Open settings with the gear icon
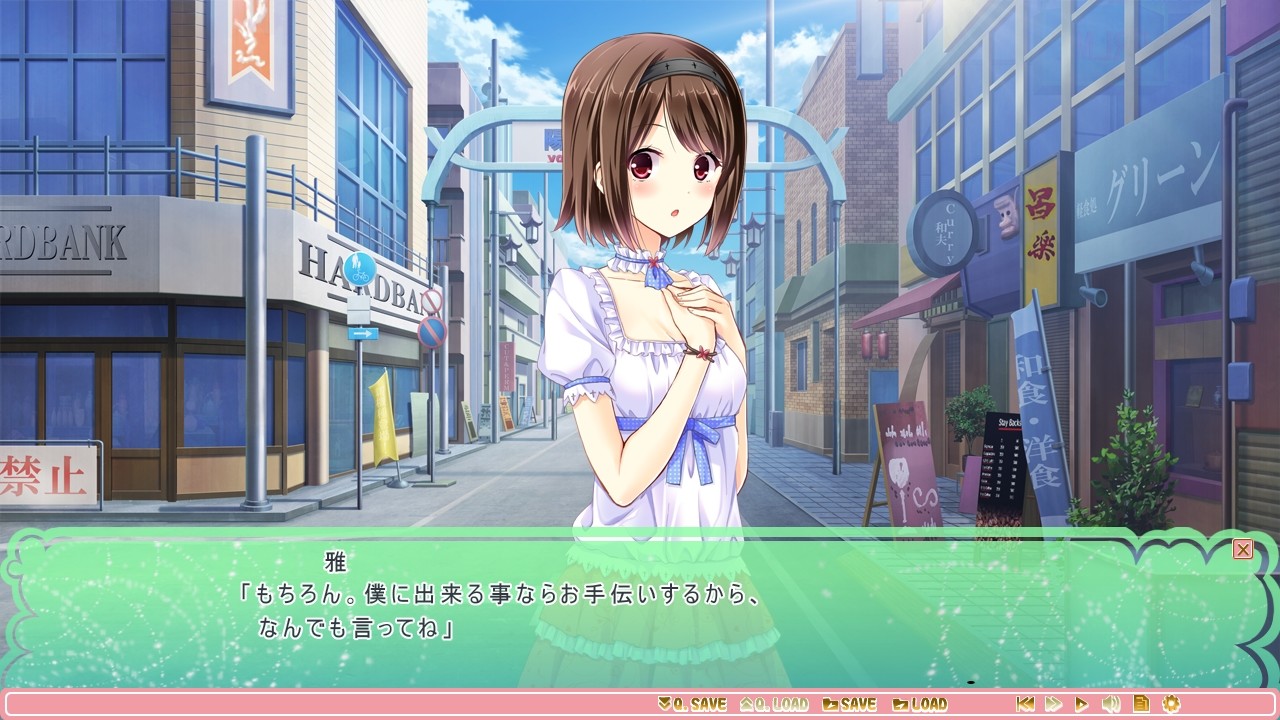 point(1171,704)
